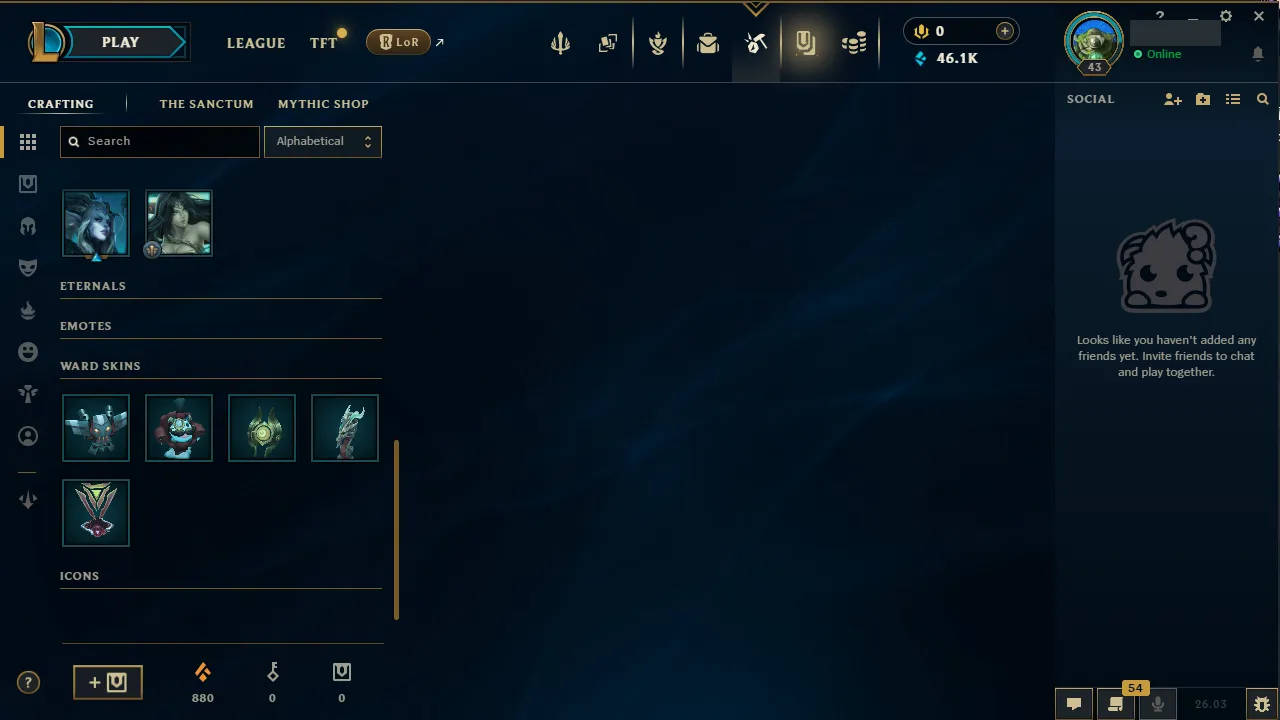Open your Profile page

click(x=1093, y=43)
